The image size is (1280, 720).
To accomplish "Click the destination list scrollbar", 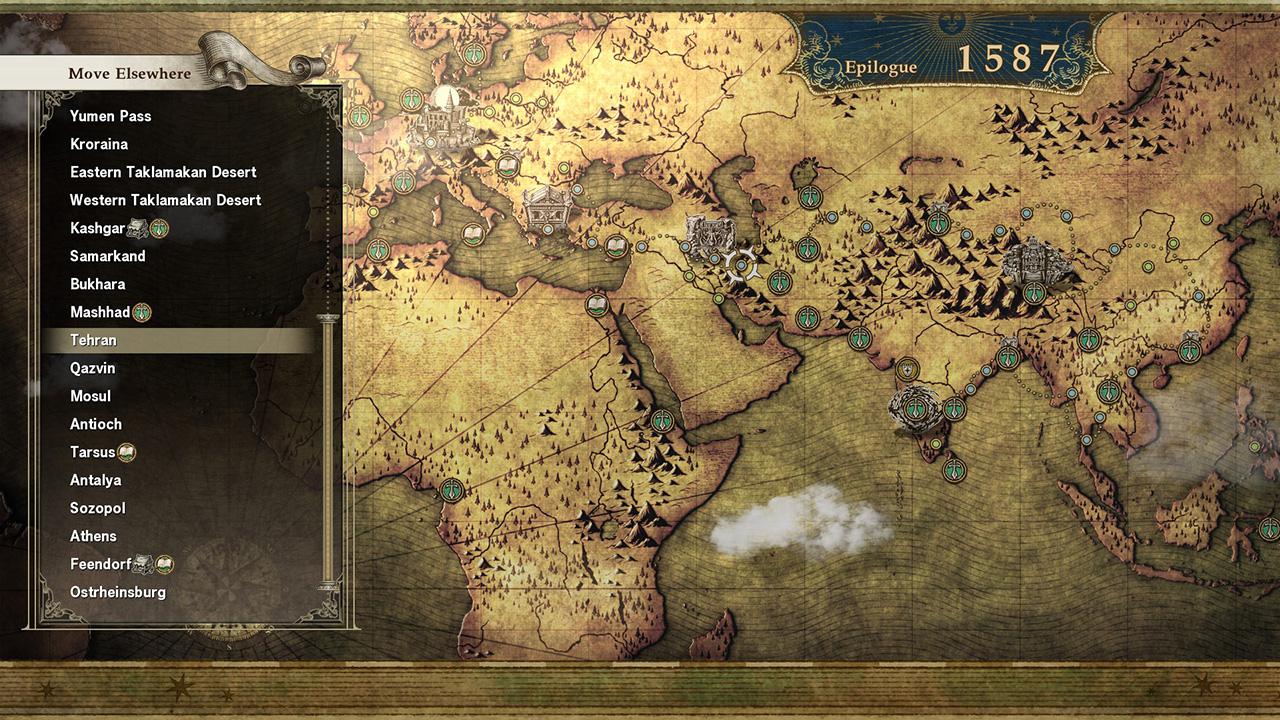I will [x=324, y=450].
